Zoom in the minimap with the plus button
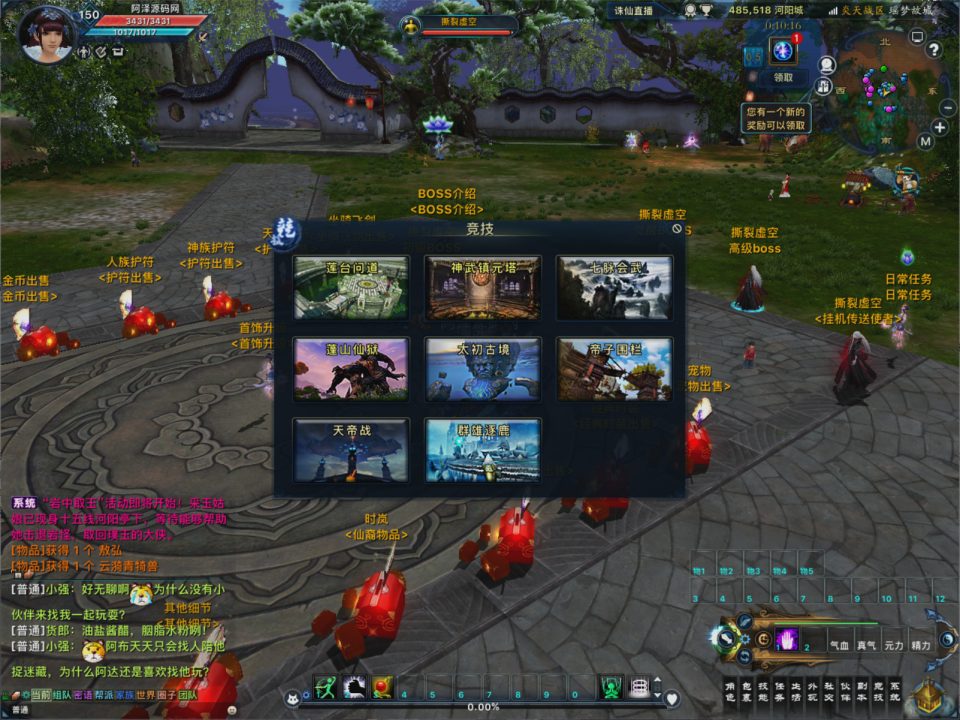Screen dimensions: 960x720 pyautogui.click(x=940, y=127)
